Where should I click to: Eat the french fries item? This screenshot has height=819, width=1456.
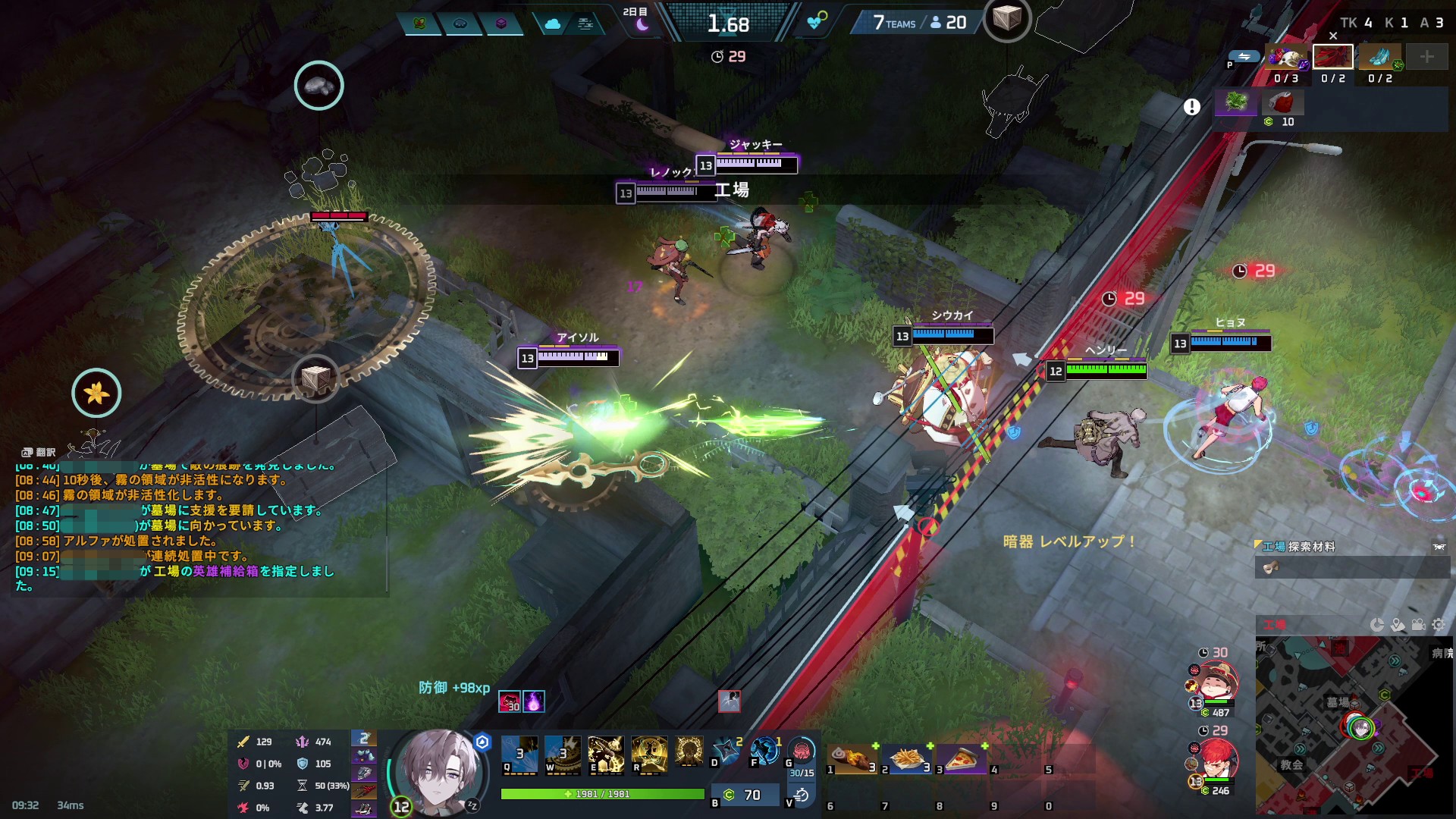click(x=908, y=758)
